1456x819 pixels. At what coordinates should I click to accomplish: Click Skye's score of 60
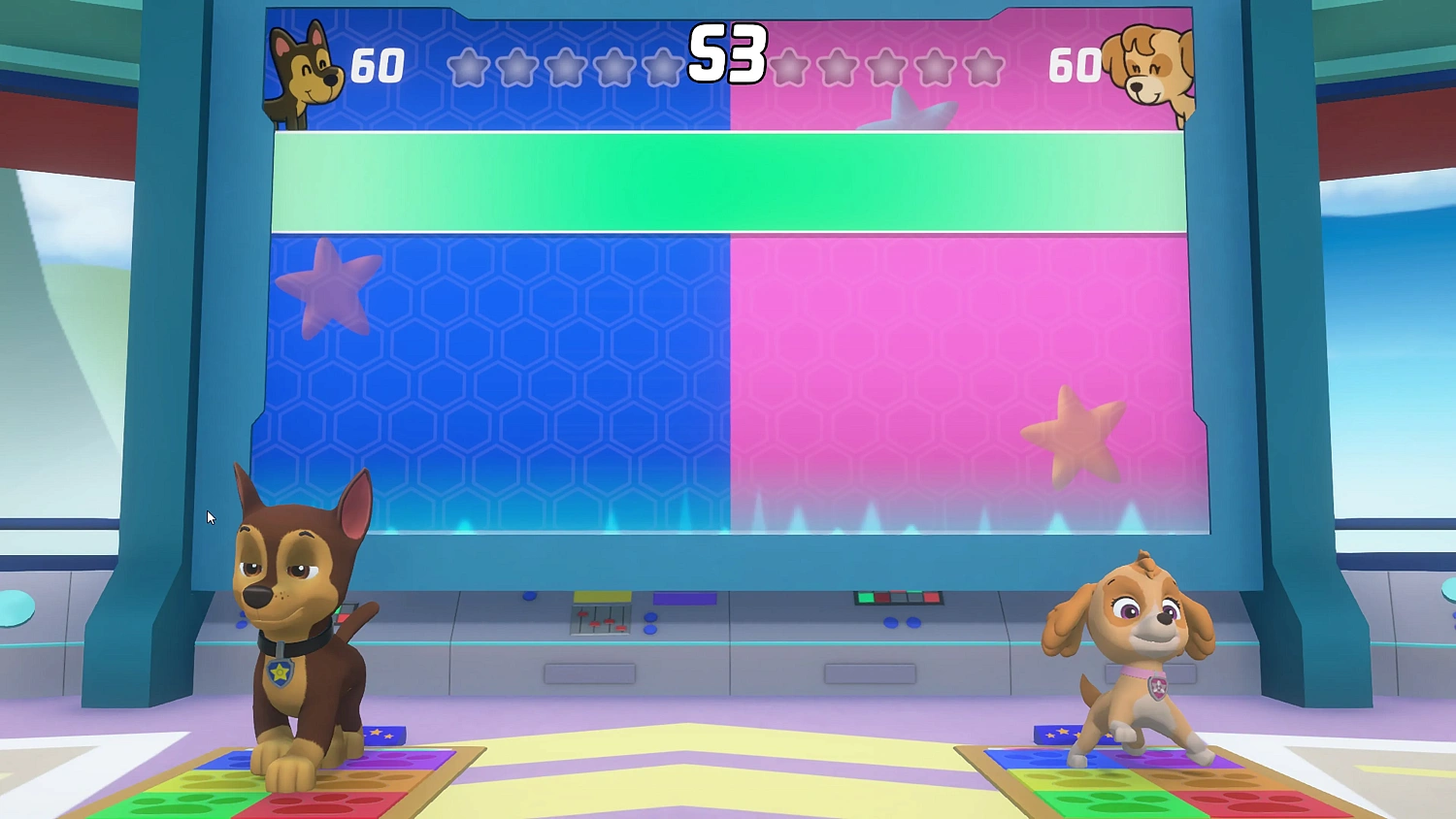(1074, 66)
